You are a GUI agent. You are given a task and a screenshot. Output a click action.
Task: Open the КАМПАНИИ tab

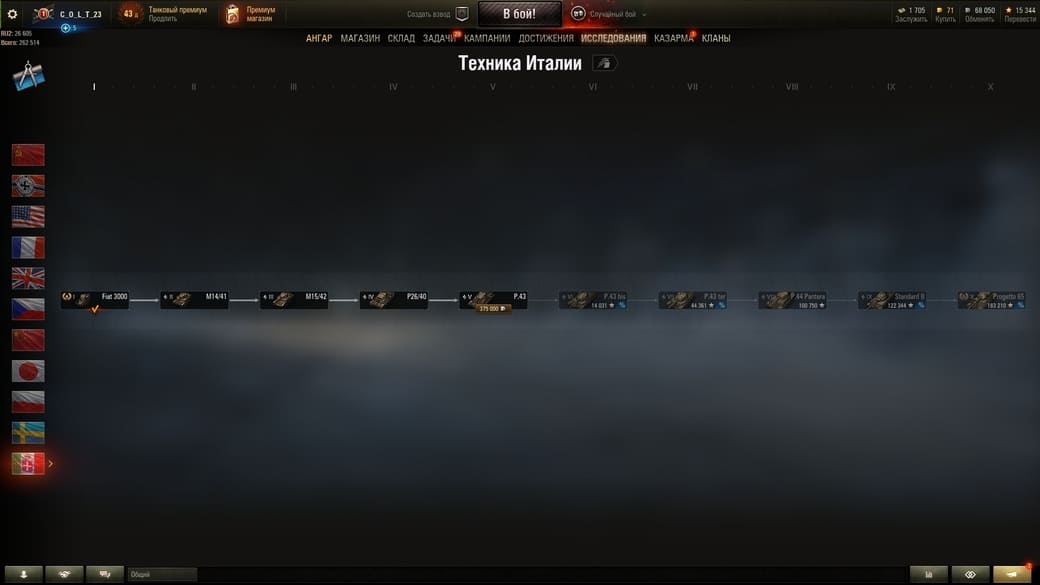point(487,38)
